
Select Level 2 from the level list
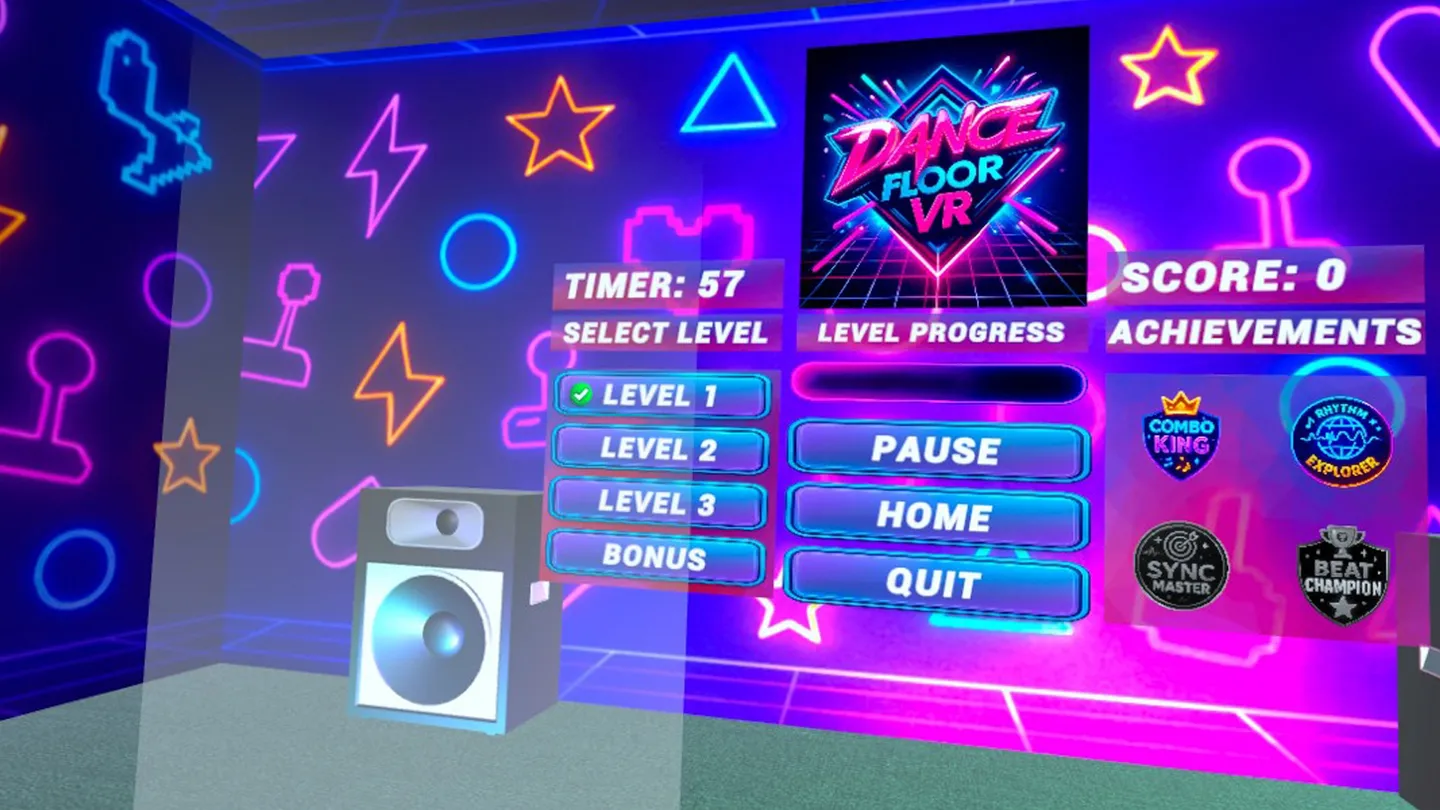(660, 450)
